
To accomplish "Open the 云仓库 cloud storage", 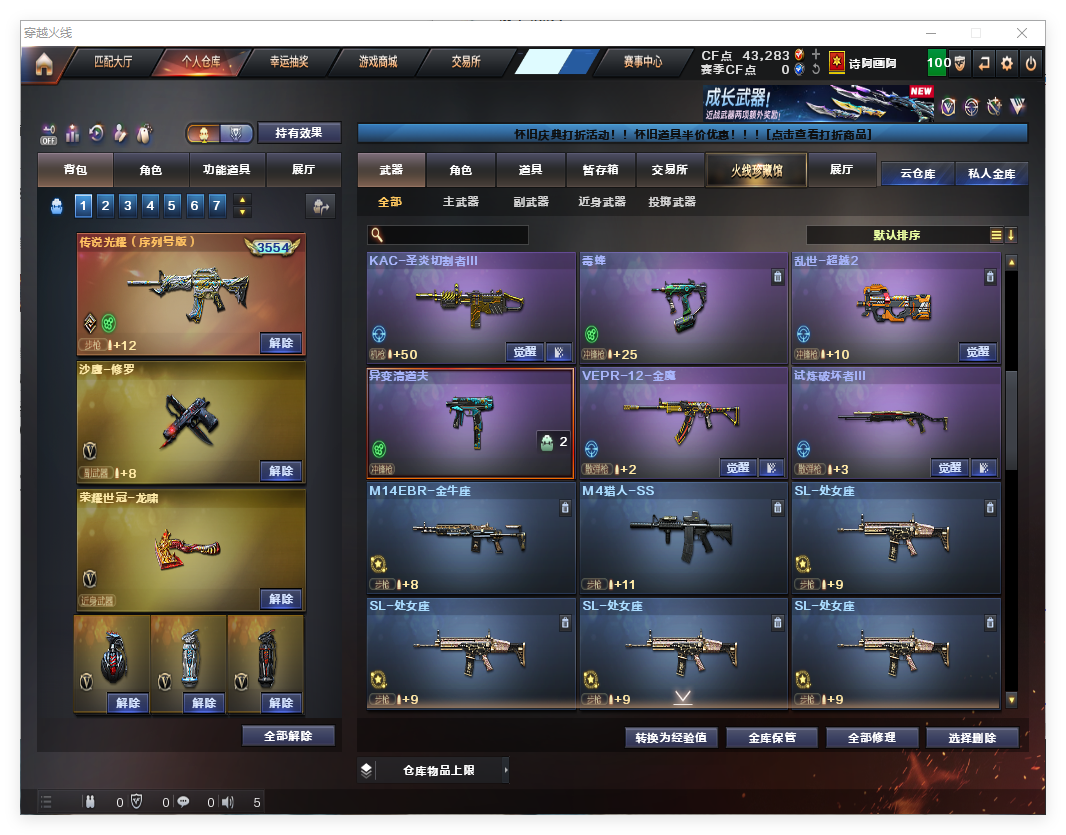I will tap(917, 173).
